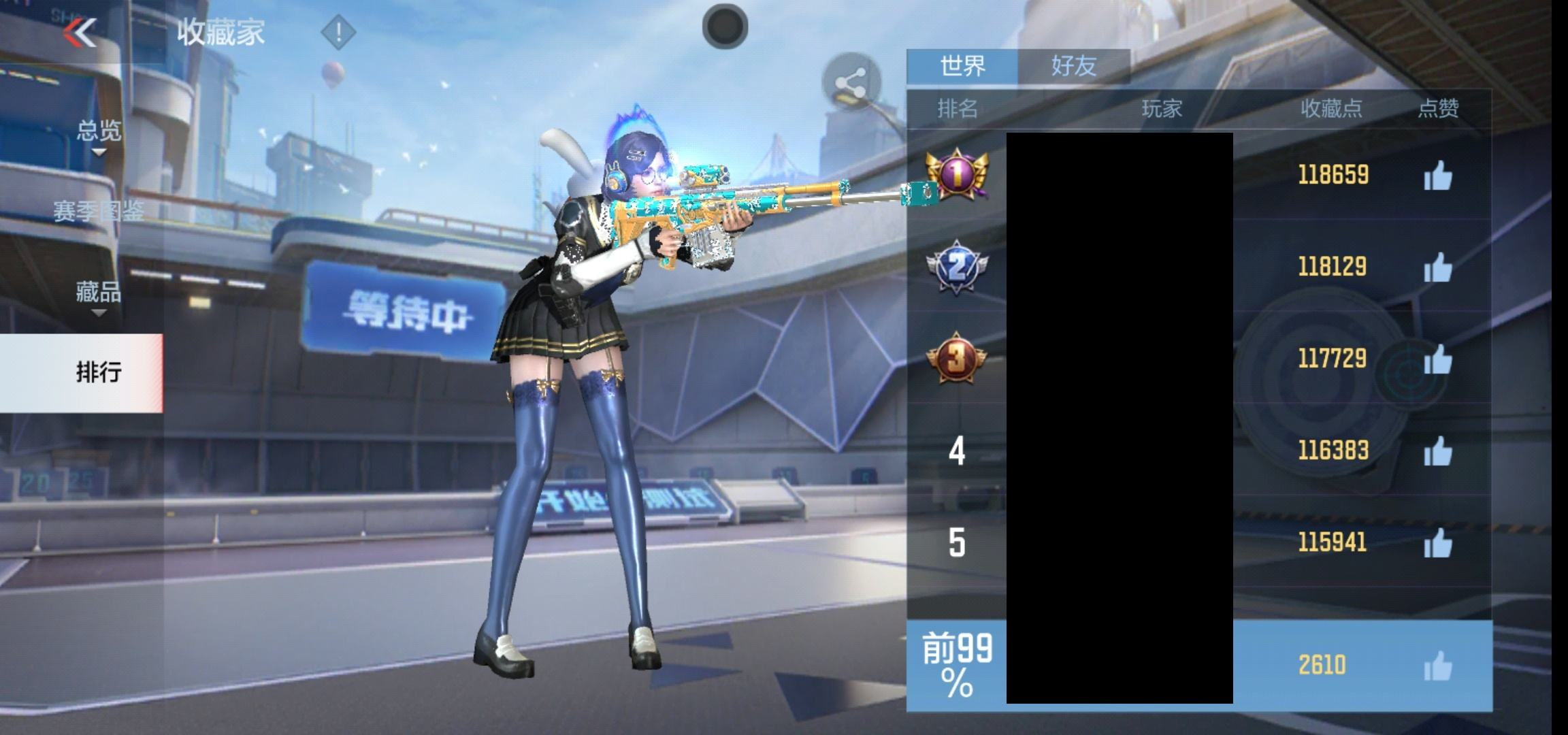
Task: Like the rank 1 player with 118659 points
Action: tap(1437, 176)
